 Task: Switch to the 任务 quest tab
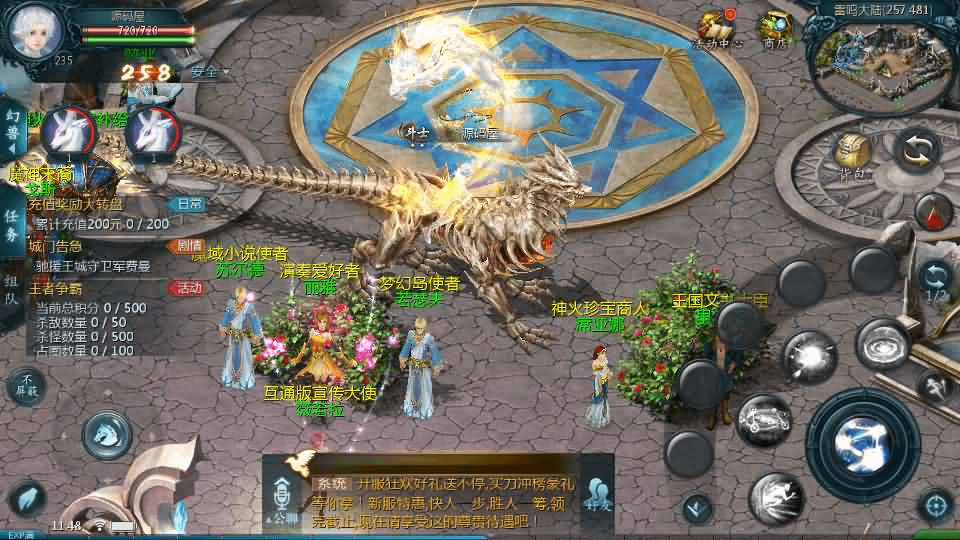[x=13, y=225]
